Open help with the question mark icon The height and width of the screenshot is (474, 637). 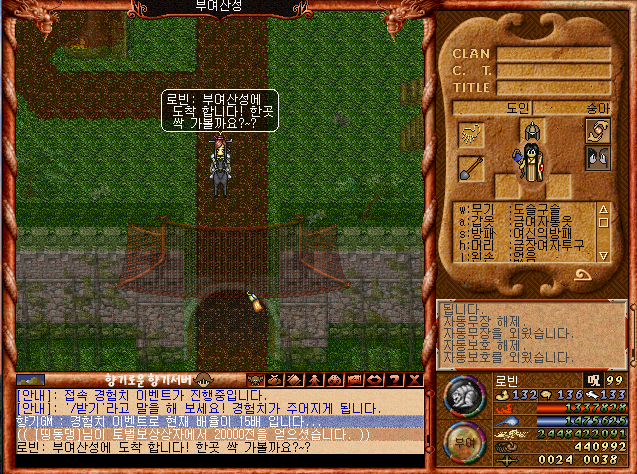coord(393,380)
